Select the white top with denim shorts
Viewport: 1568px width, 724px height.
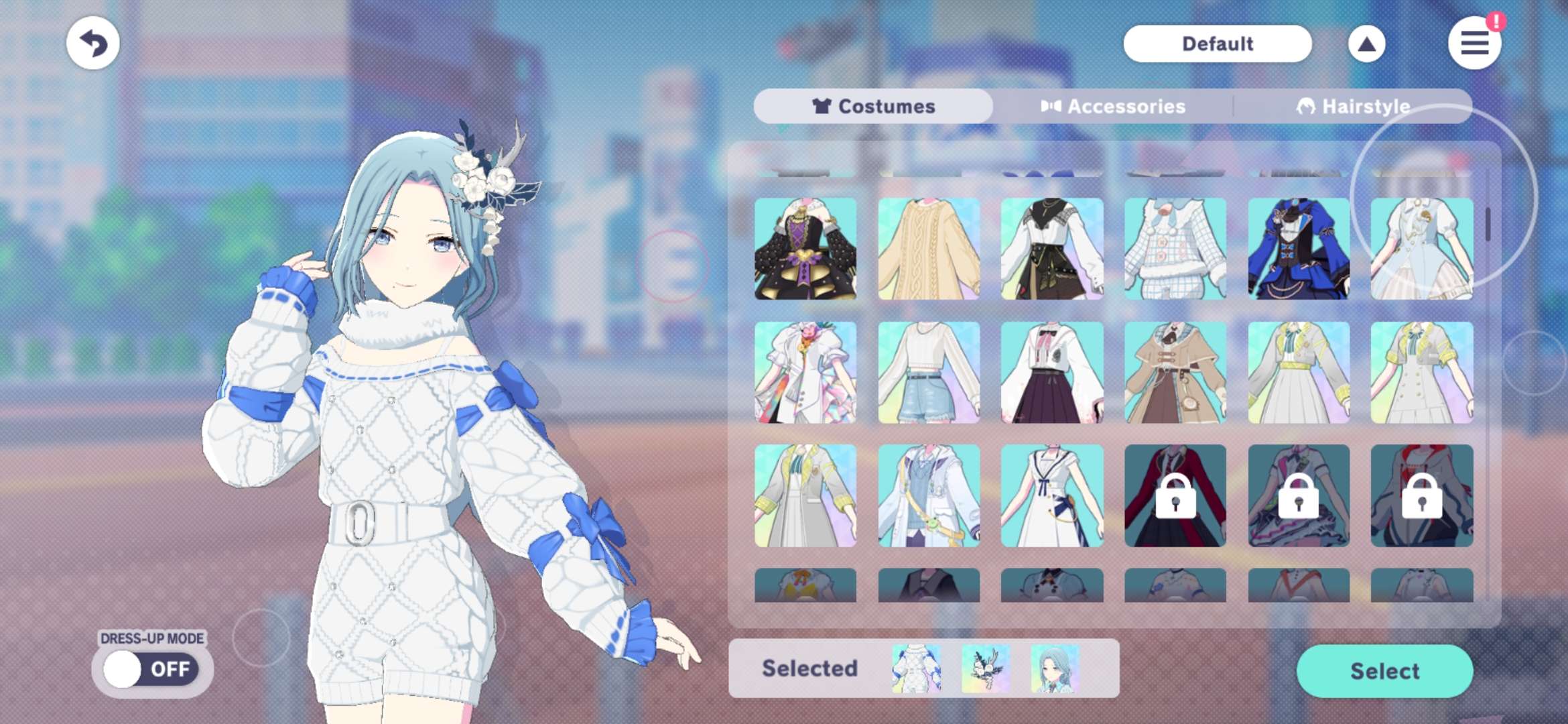click(x=929, y=373)
